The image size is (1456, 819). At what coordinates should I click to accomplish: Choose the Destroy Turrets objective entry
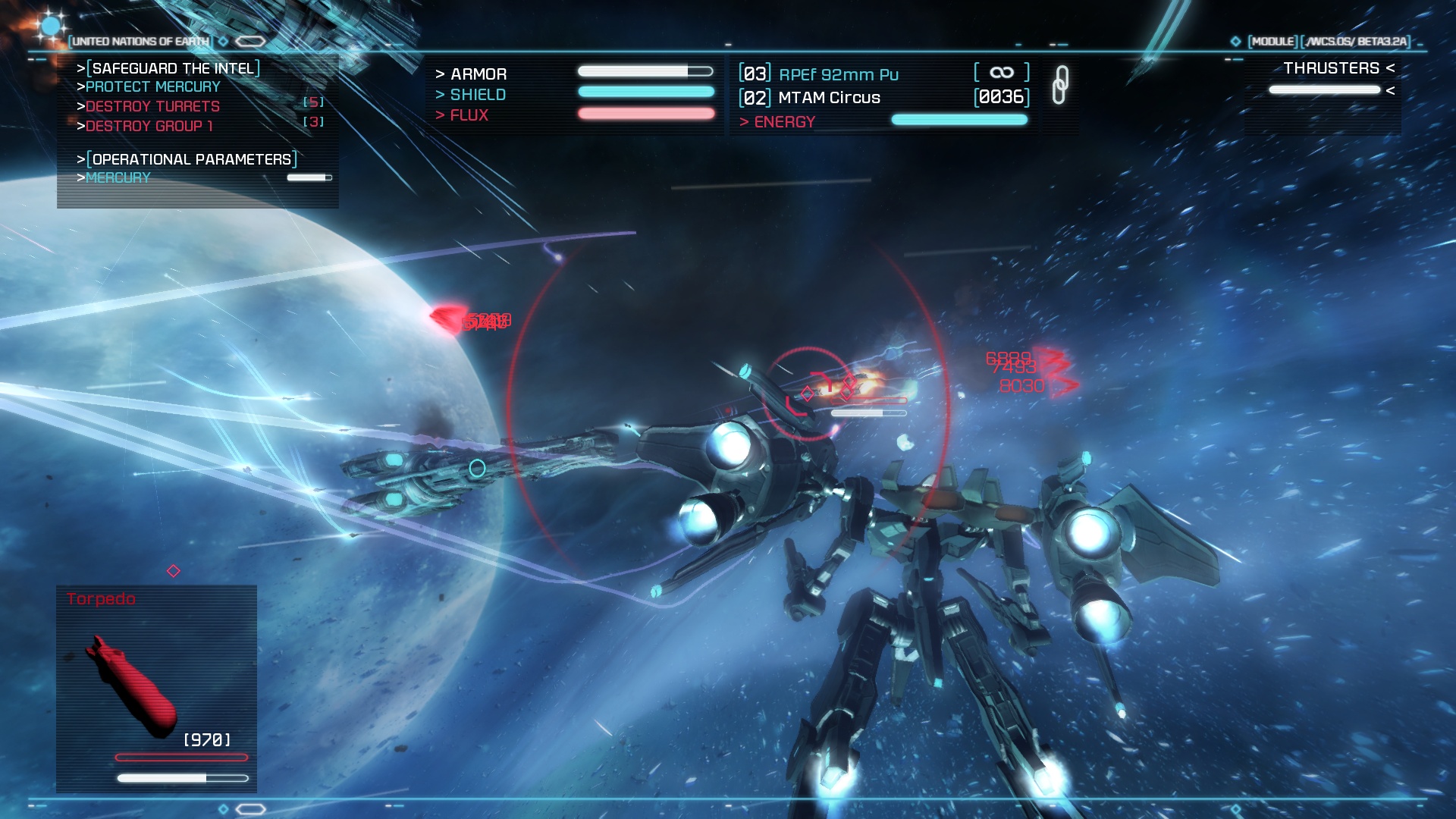pos(152,107)
